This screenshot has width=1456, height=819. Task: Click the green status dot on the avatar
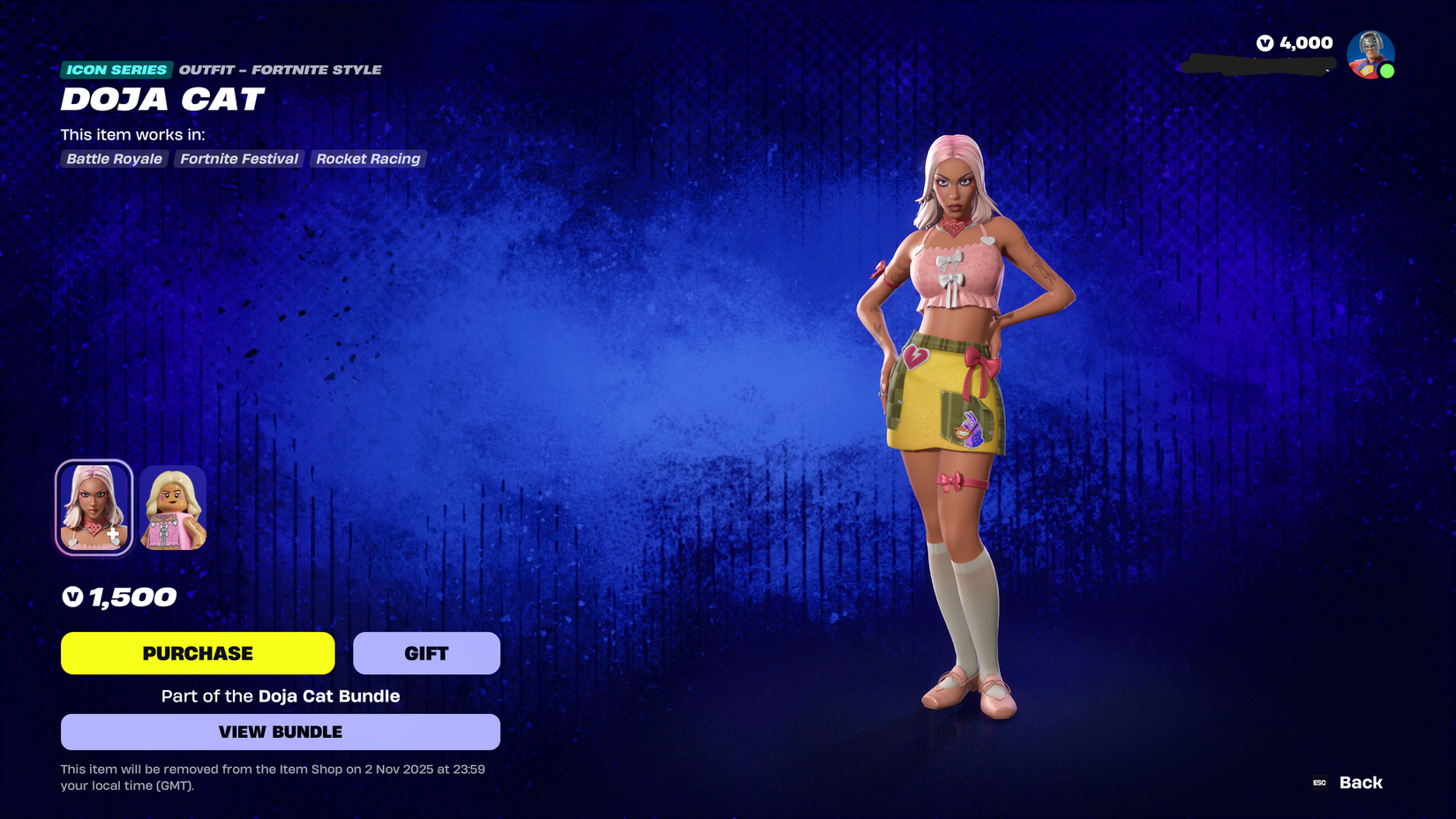[x=1387, y=71]
